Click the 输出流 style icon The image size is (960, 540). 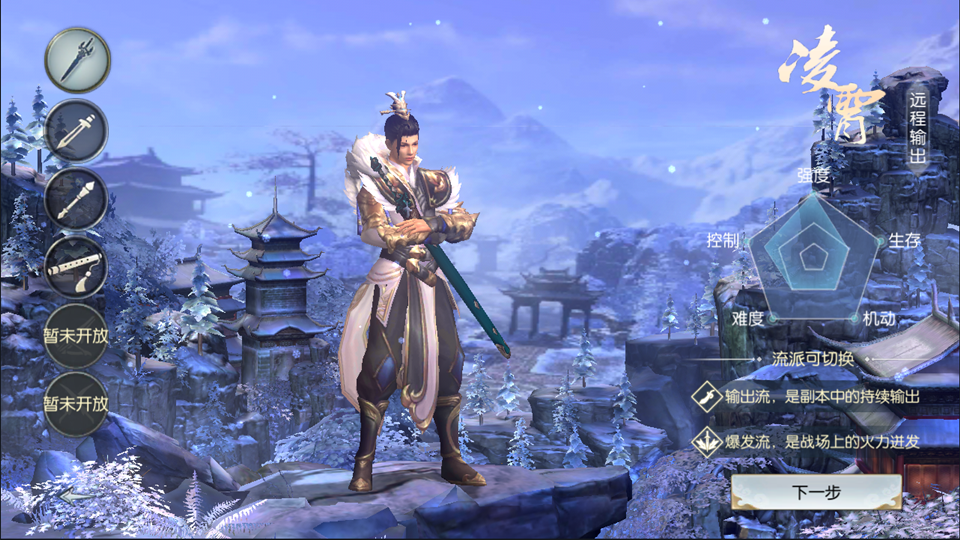click(708, 396)
